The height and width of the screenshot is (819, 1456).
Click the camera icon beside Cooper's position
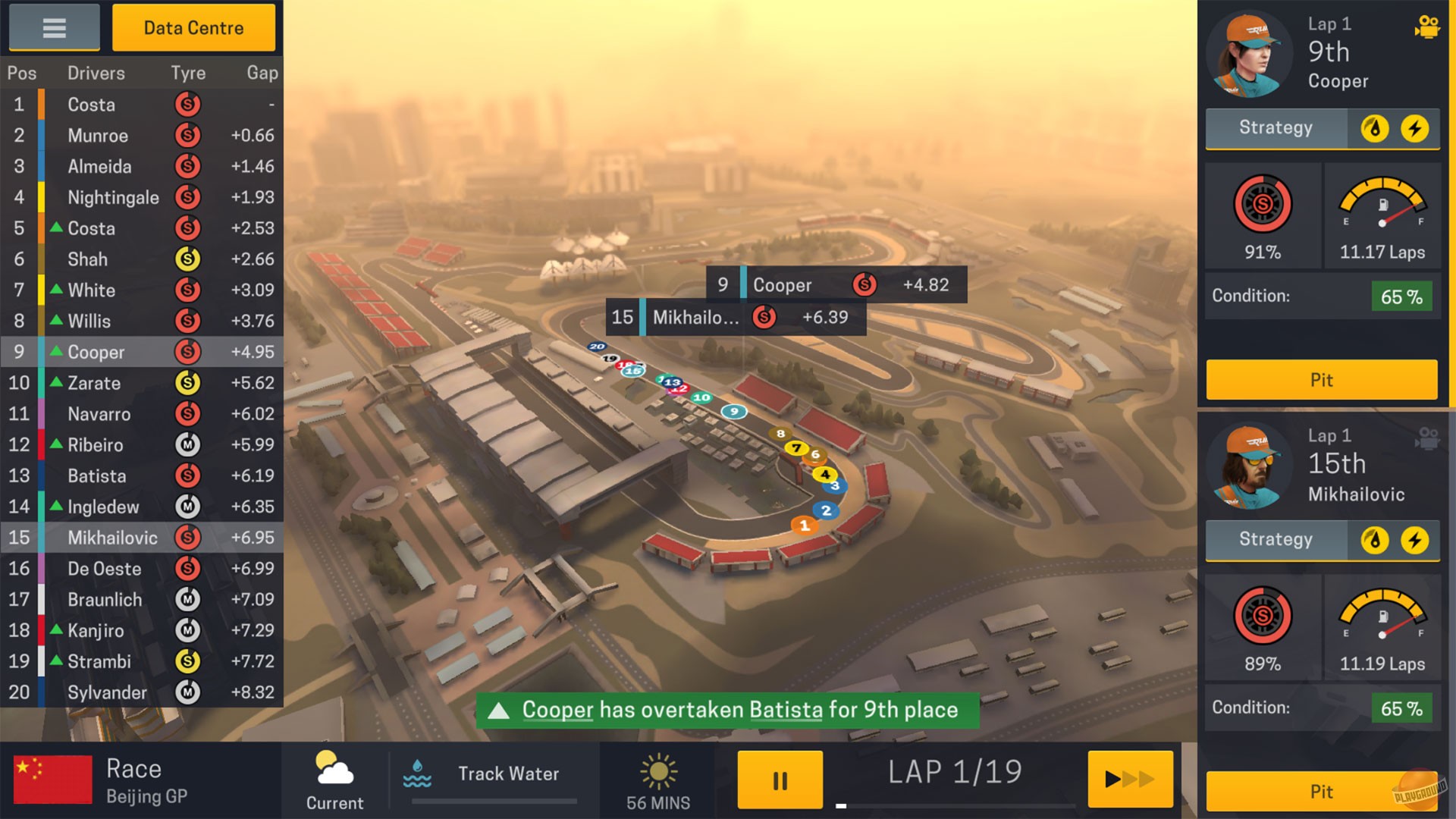coord(1429,25)
